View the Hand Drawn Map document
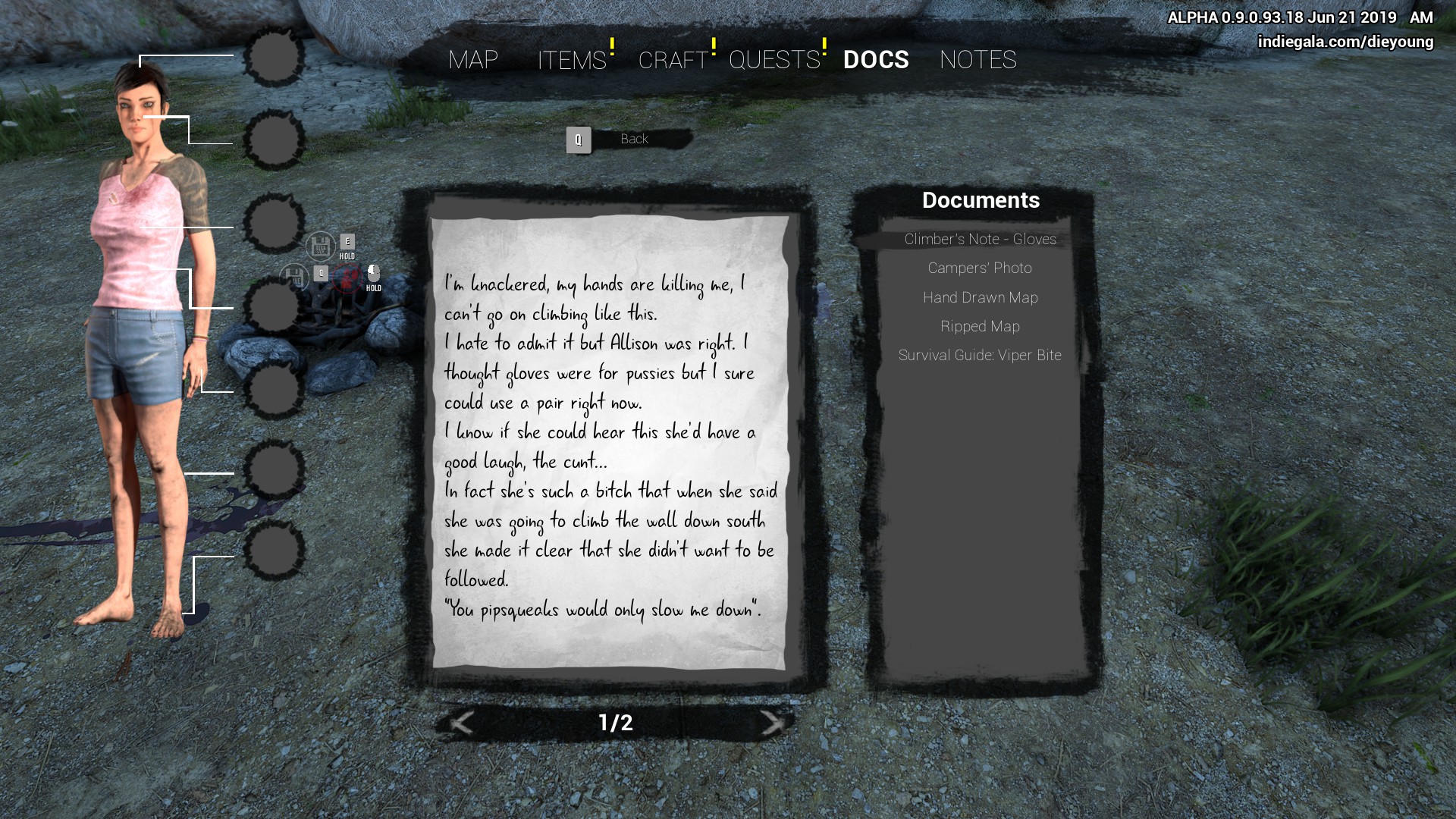Screen dimensions: 1456x819 pos(980,298)
